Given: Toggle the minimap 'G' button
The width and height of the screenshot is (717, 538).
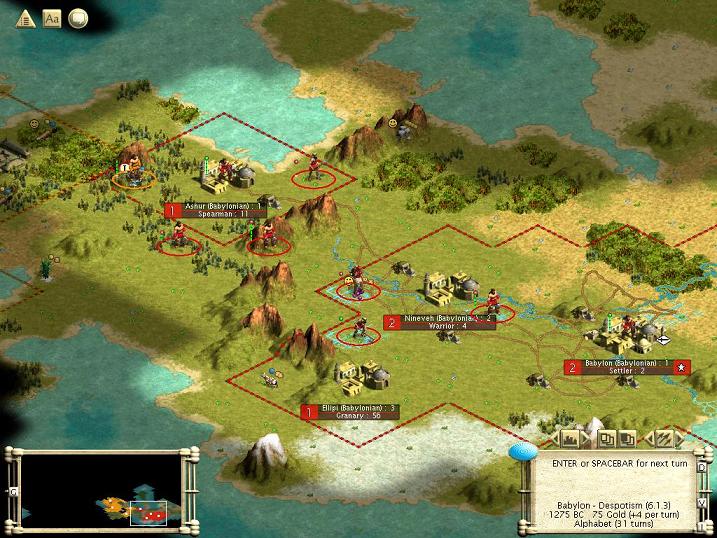Looking at the screenshot, I should (13, 492).
